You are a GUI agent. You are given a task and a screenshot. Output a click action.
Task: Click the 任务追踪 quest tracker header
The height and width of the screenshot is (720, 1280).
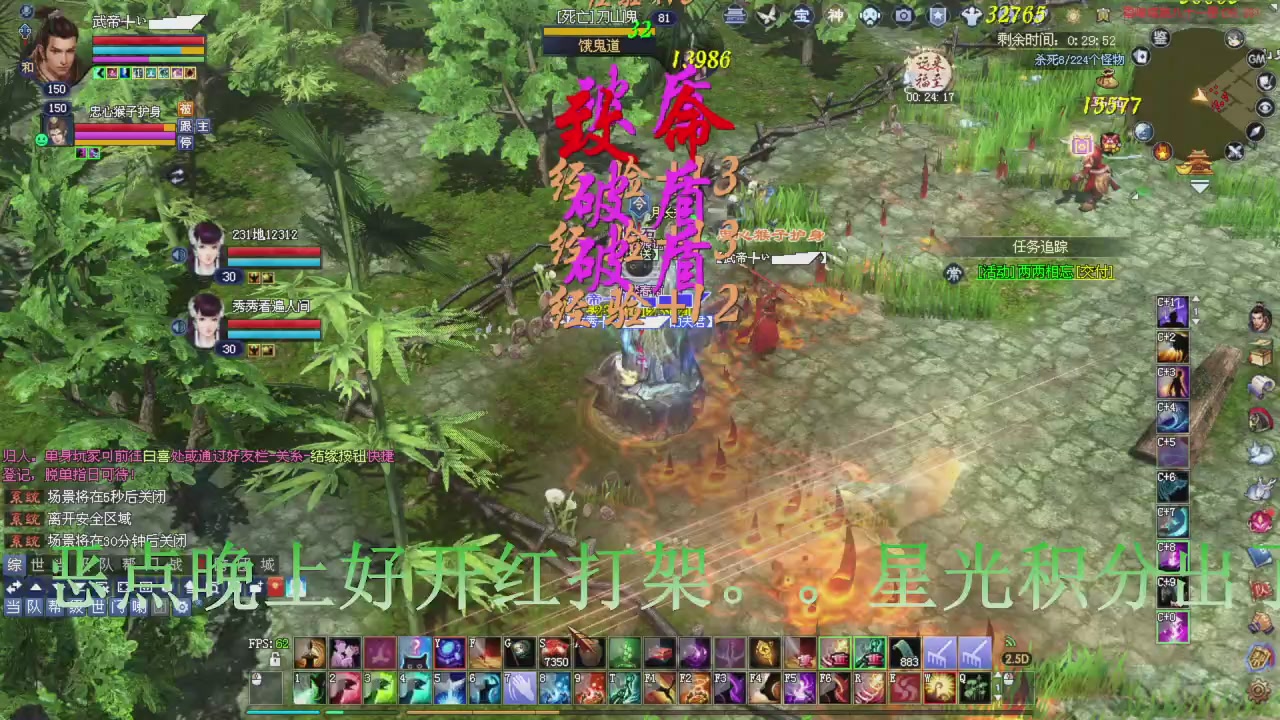(x=1041, y=247)
